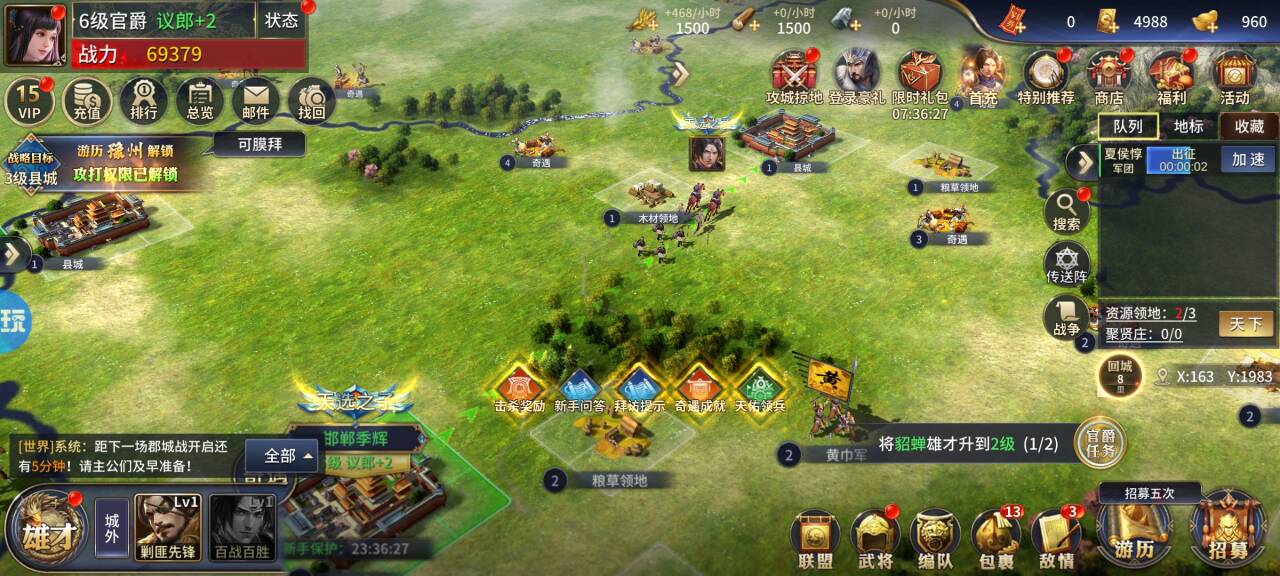This screenshot has width=1280, height=576.
Task: Open the 传送阵 teleport array
Action: click(1067, 263)
